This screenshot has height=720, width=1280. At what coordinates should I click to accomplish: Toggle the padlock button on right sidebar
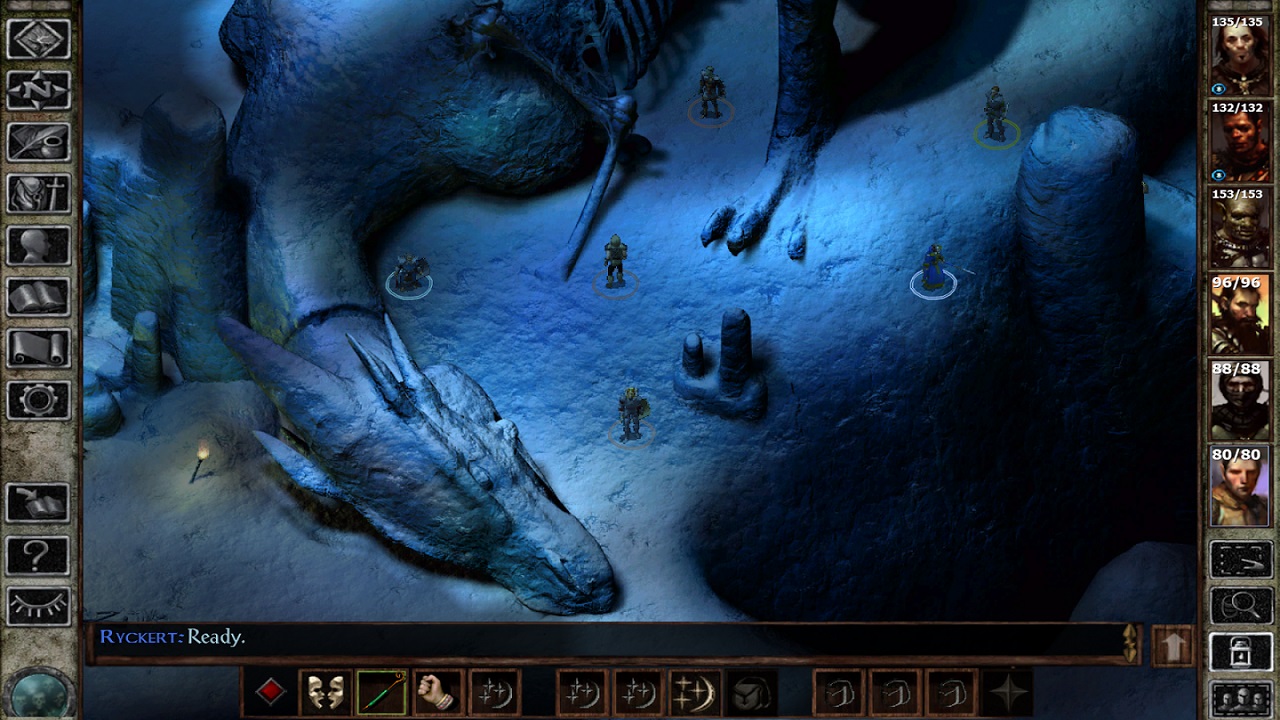tap(1241, 652)
